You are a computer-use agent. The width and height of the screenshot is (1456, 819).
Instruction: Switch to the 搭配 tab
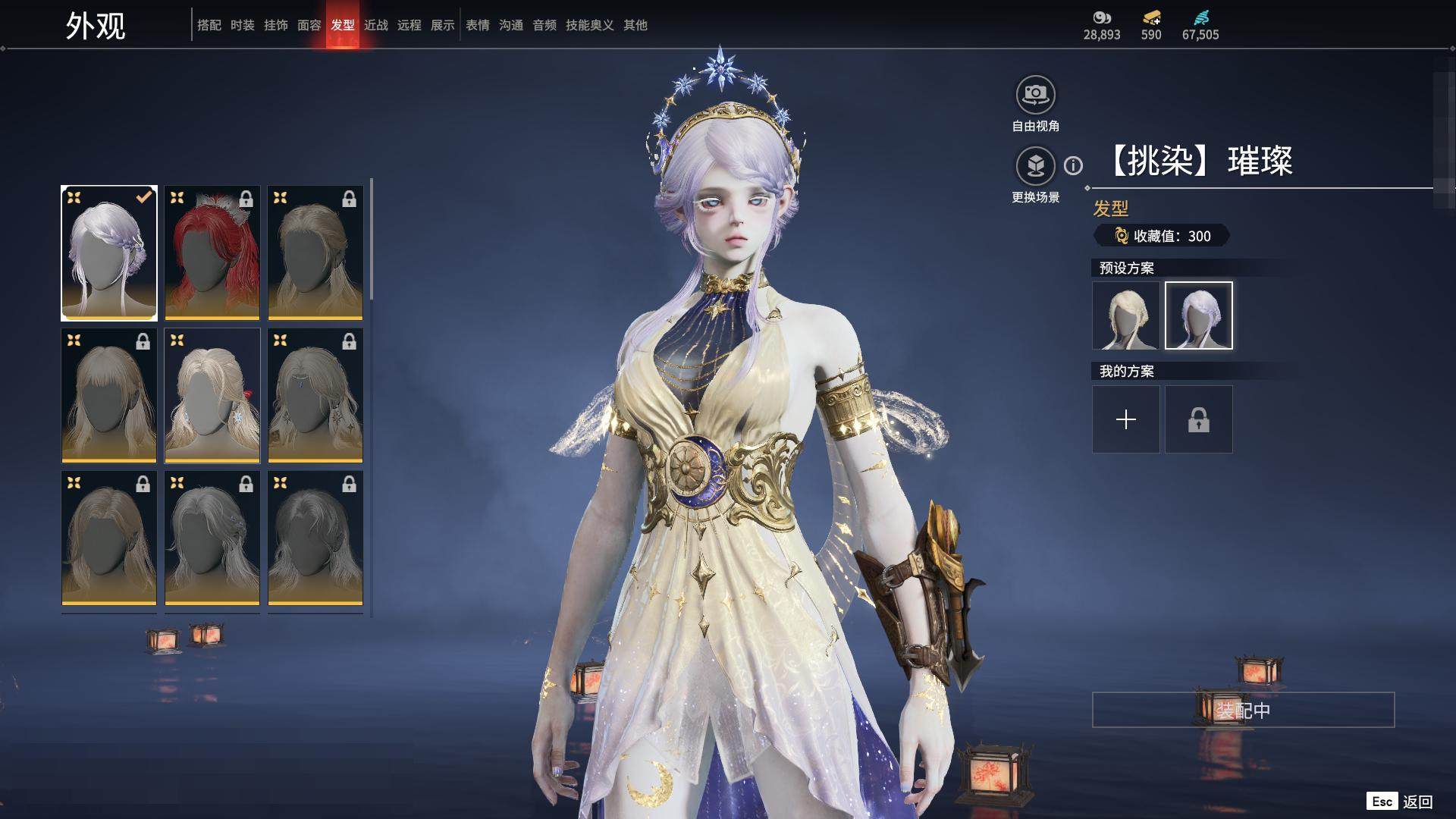[x=209, y=25]
